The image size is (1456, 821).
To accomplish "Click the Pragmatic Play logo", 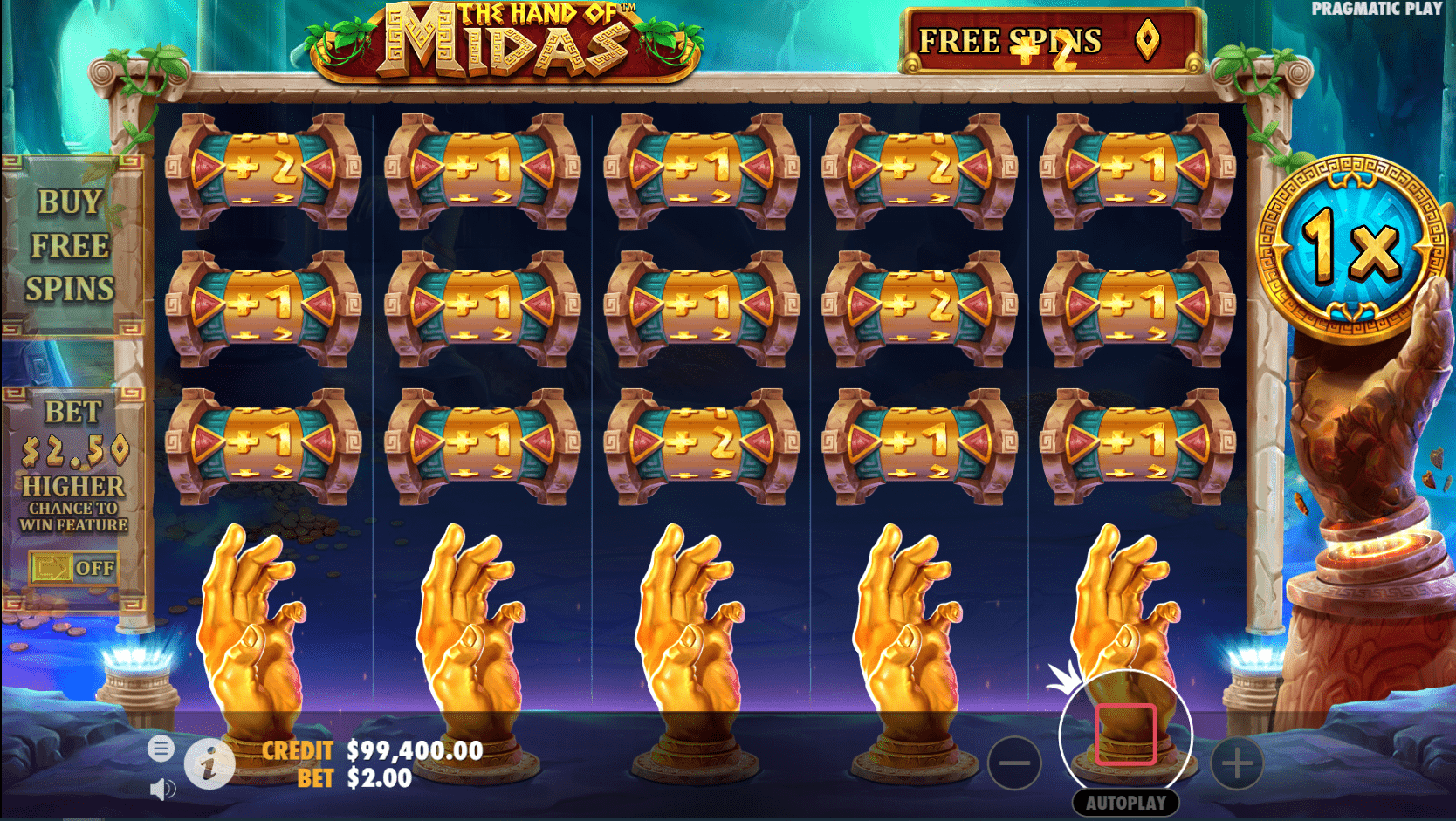I will (x=1377, y=10).
